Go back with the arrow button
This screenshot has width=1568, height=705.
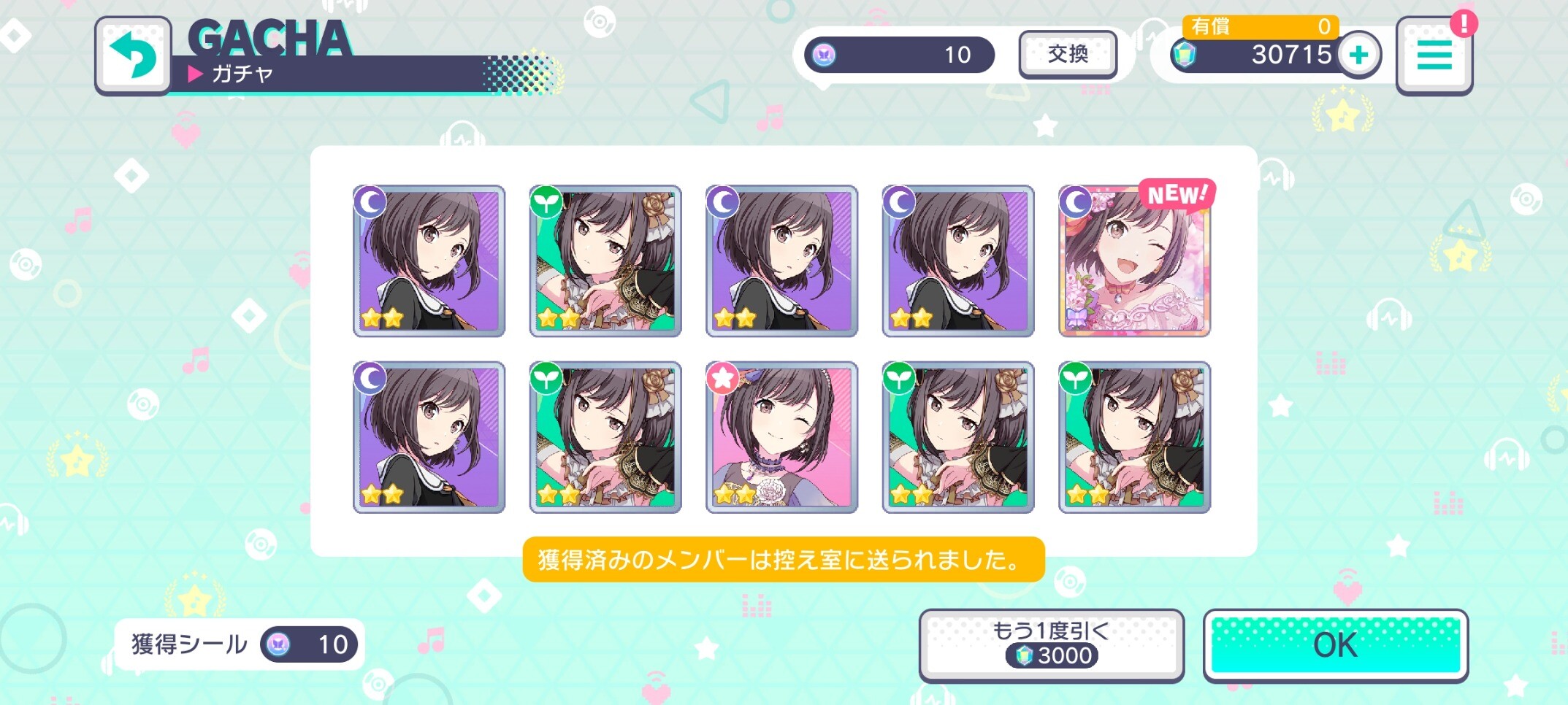click(x=133, y=55)
